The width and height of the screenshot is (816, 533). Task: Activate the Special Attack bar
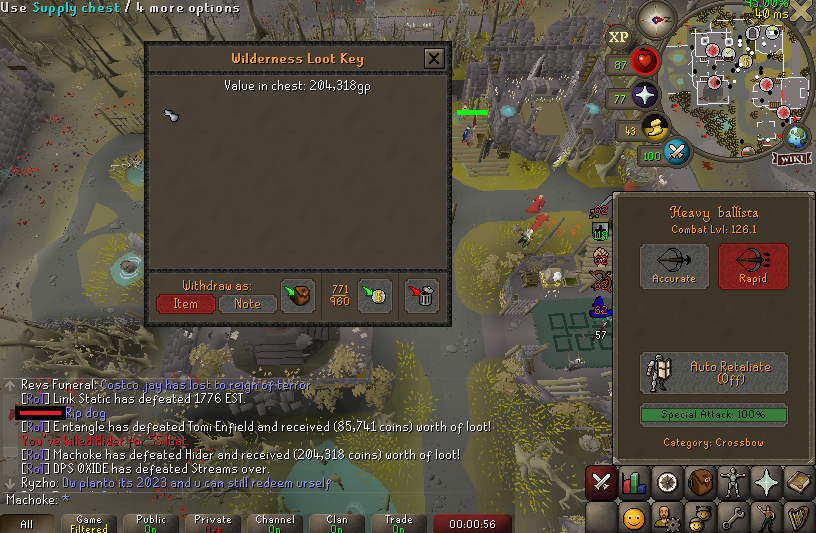[x=714, y=414]
